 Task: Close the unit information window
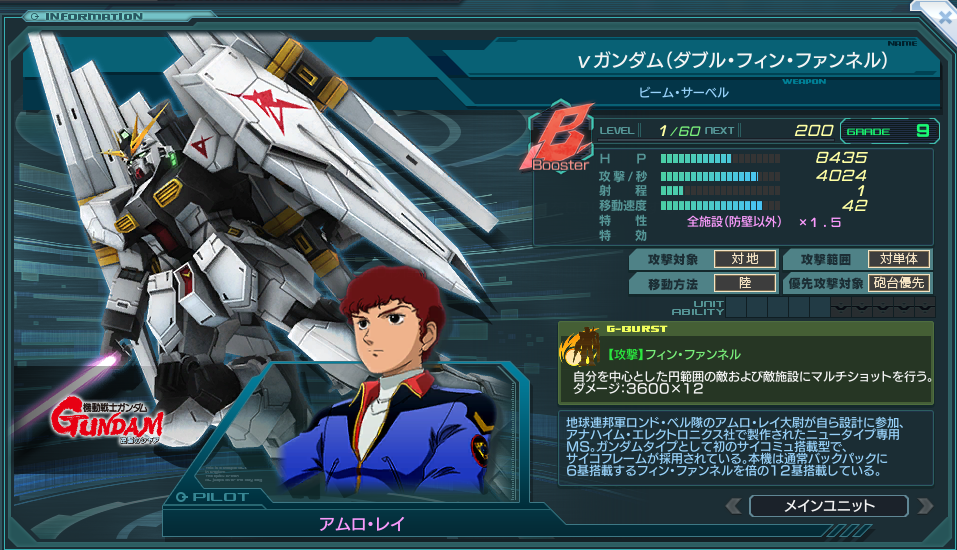click(944, 16)
